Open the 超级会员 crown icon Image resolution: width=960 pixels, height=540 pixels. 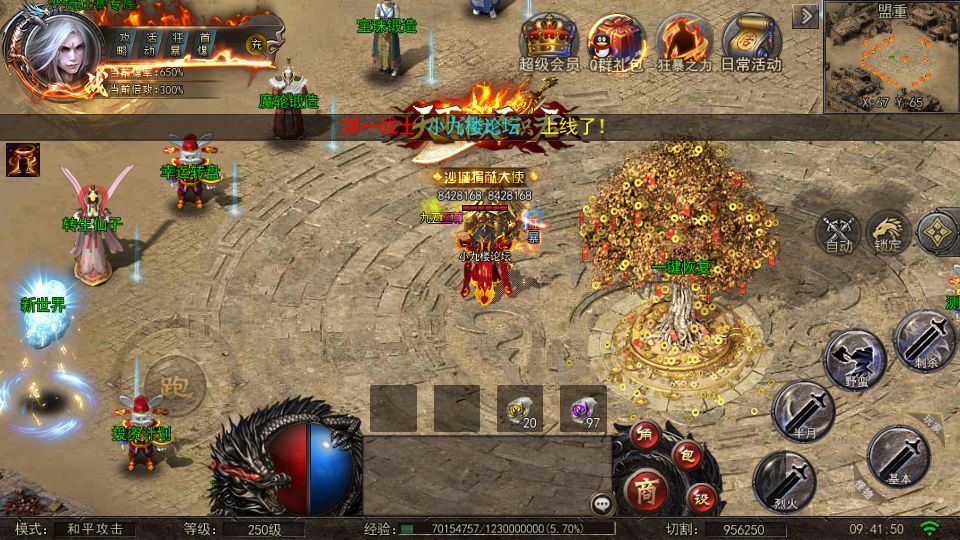click(x=549, y=39)
